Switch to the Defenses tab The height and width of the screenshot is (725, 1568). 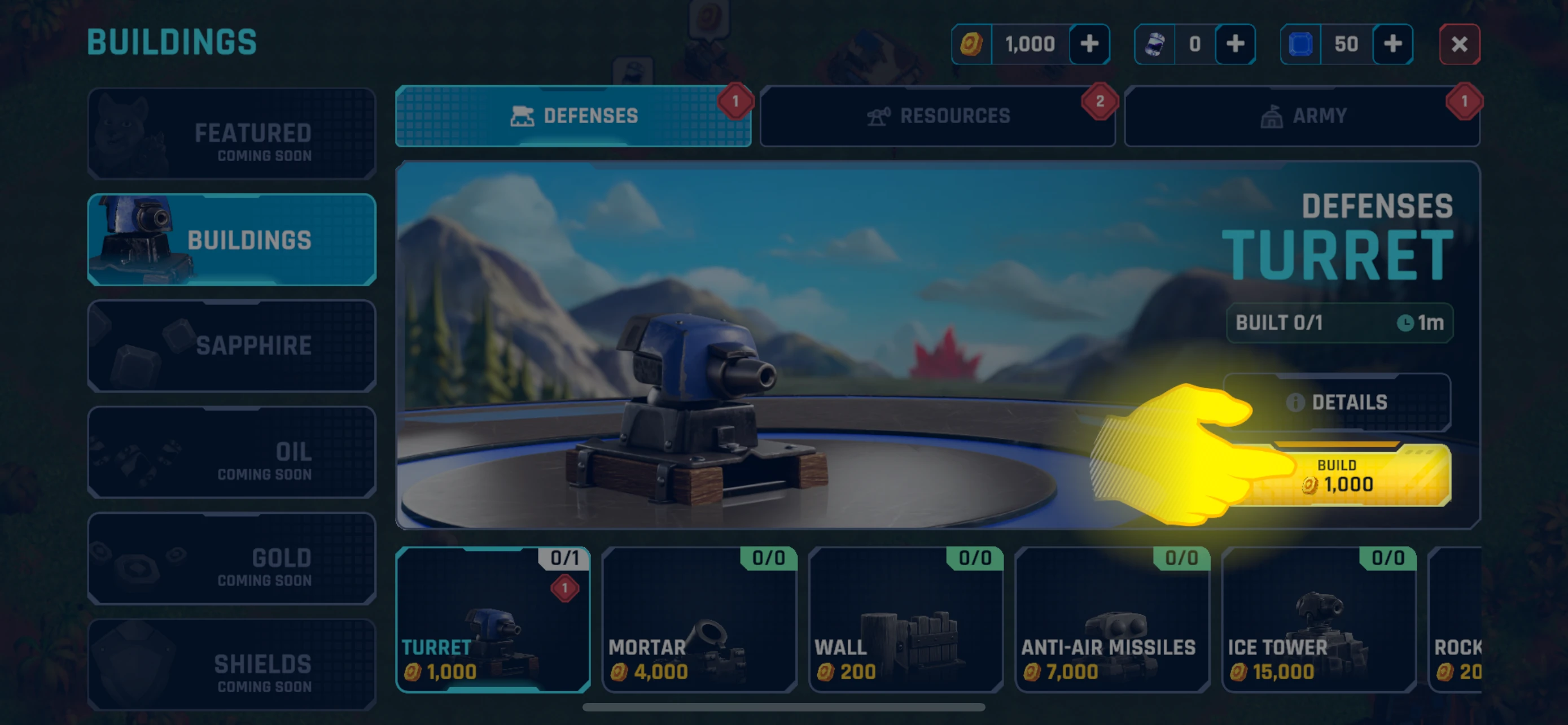[573, 116]
